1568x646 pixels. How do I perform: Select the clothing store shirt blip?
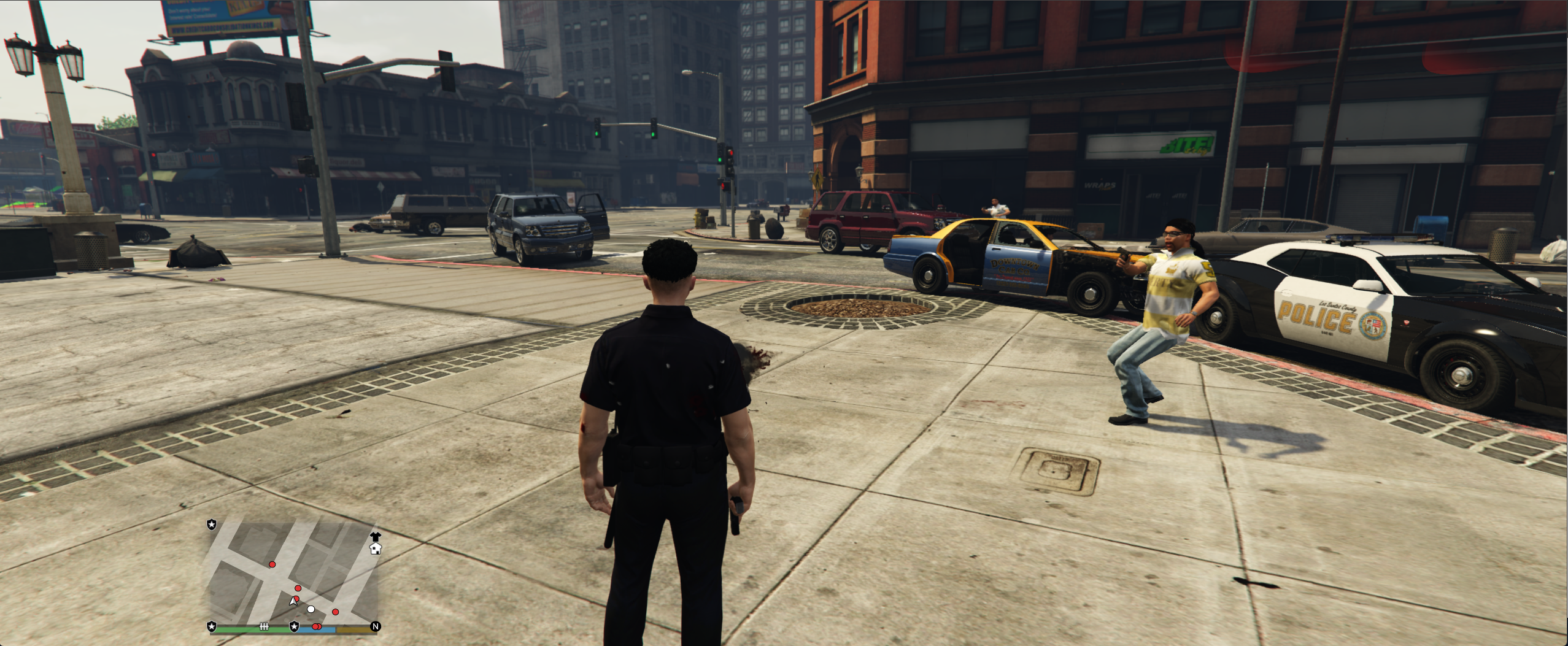(375, 537)
